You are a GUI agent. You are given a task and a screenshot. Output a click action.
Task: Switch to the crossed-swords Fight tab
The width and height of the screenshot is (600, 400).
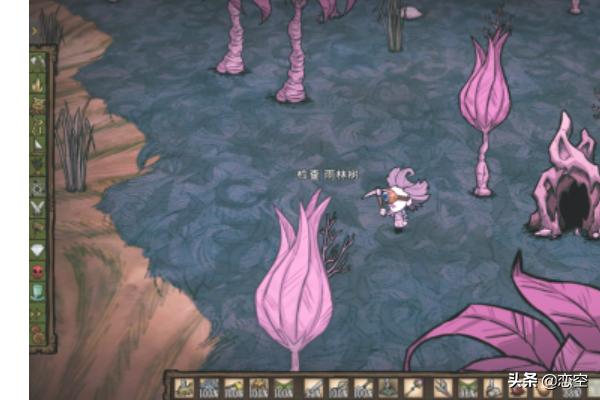(39, 208)
